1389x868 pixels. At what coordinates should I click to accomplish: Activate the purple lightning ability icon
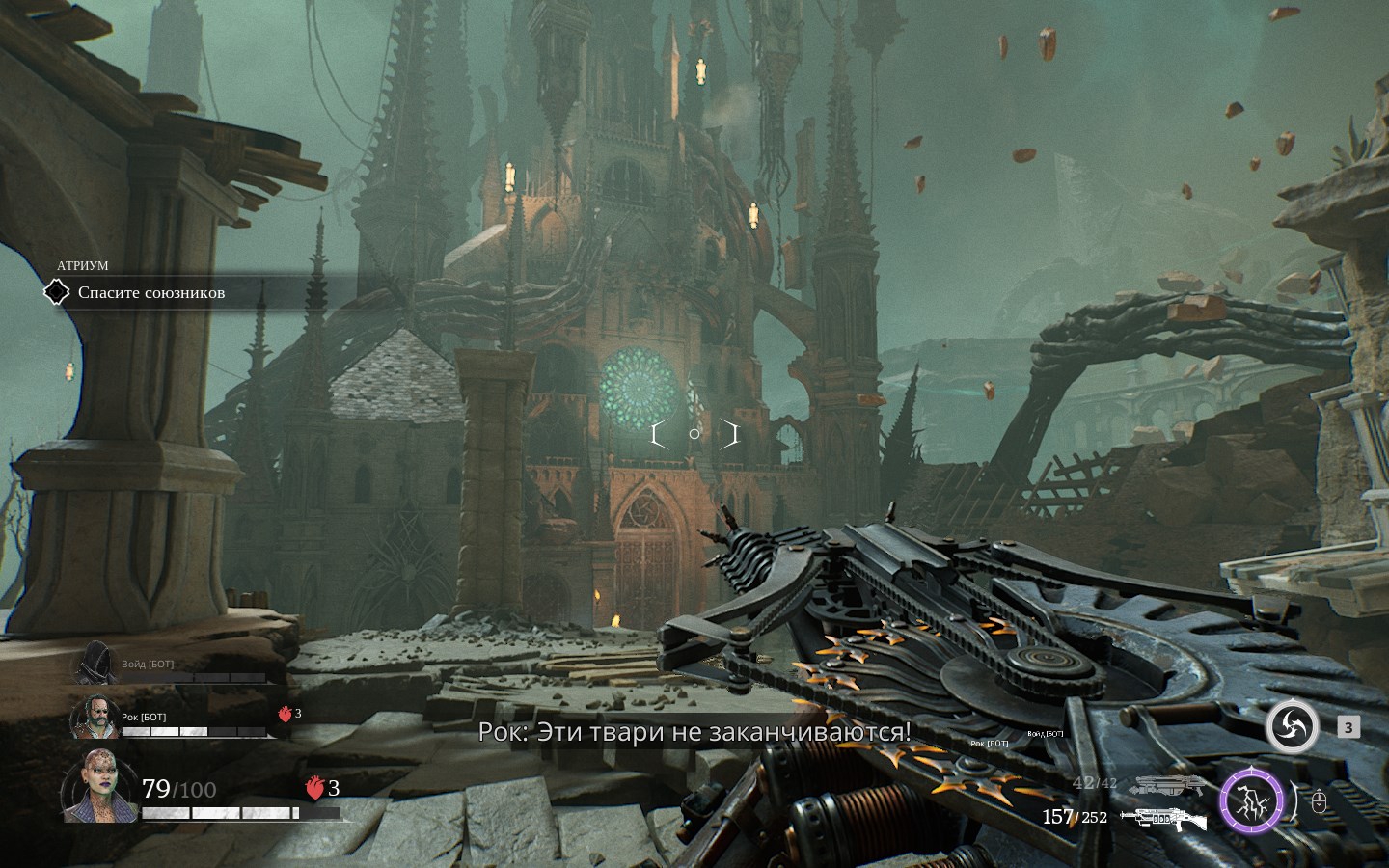point(1251,800)
